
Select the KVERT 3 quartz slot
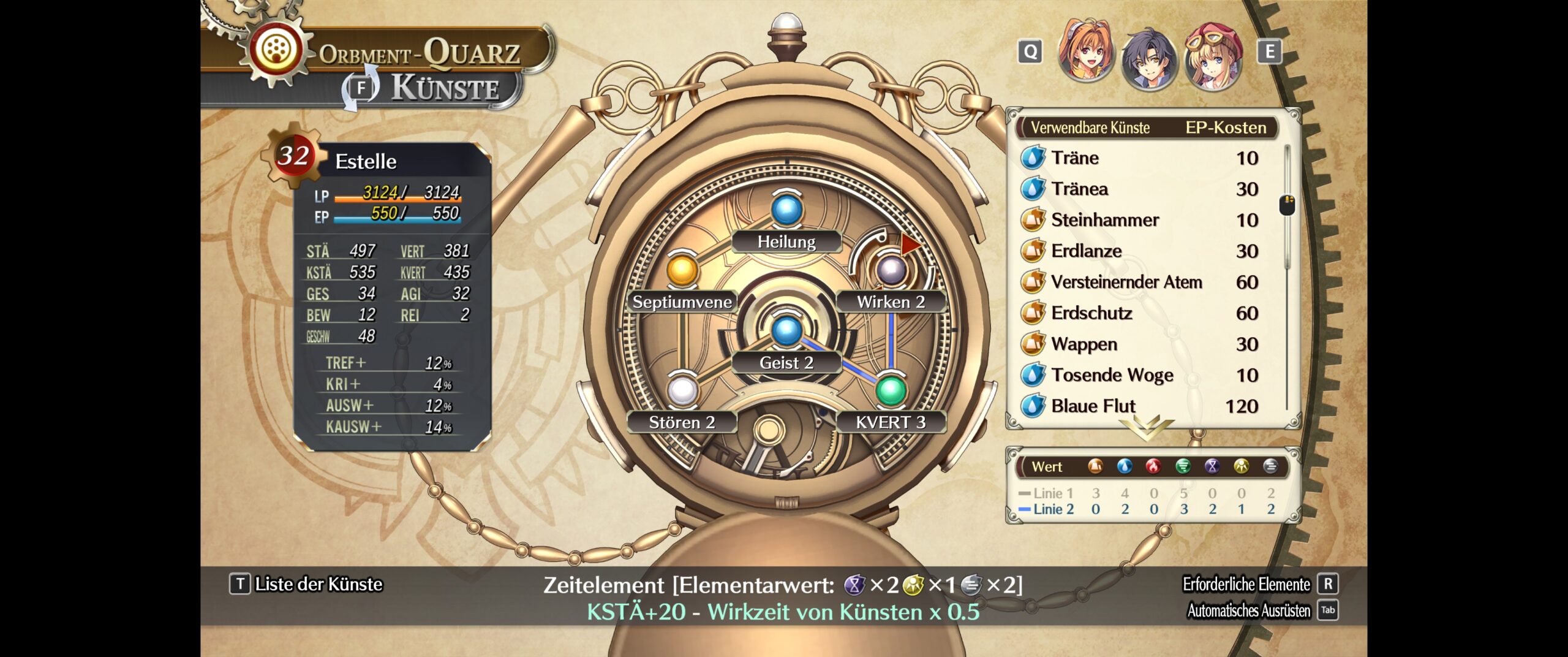coord(891,390)
